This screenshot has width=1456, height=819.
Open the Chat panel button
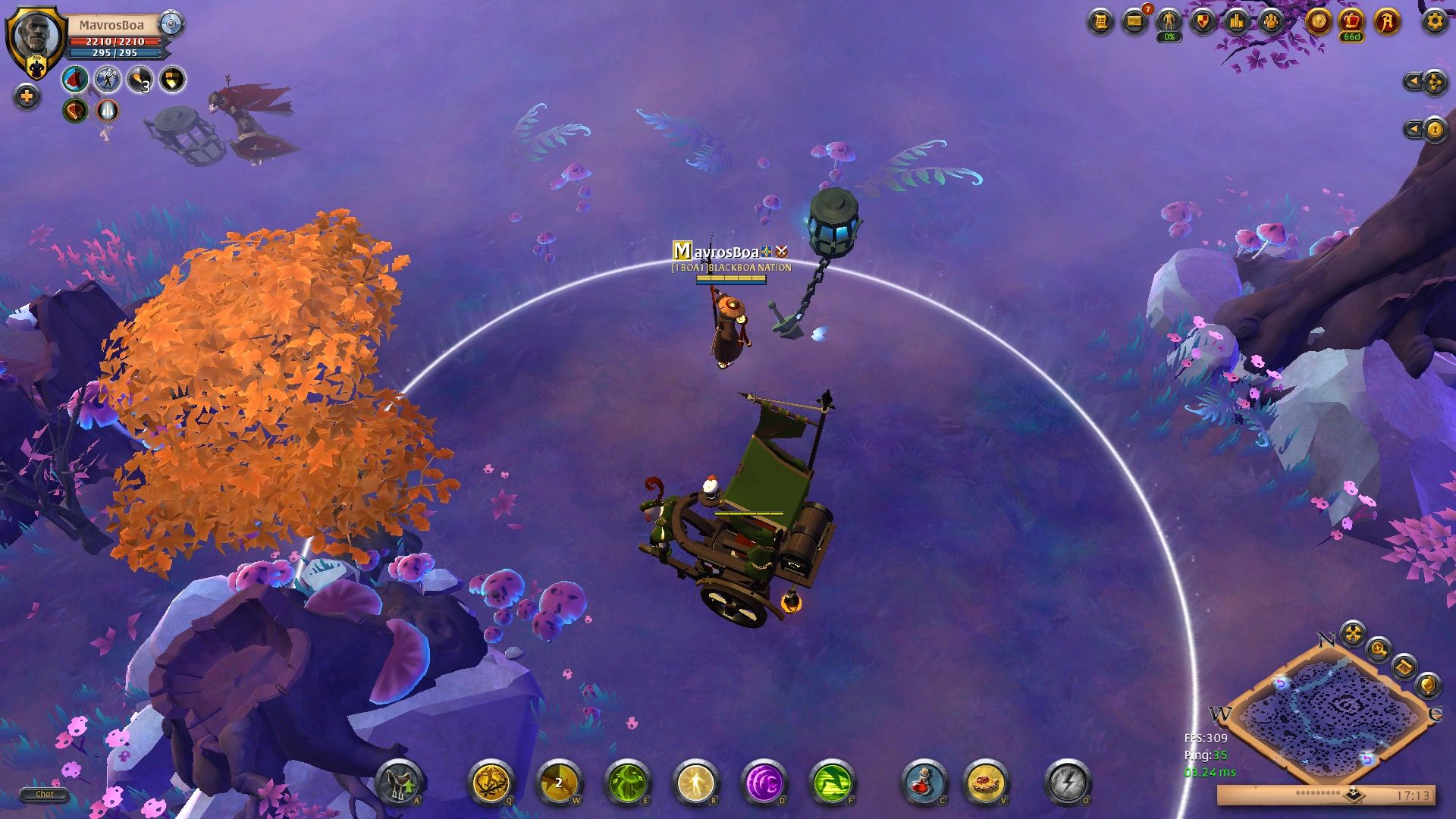pos(44,795)
